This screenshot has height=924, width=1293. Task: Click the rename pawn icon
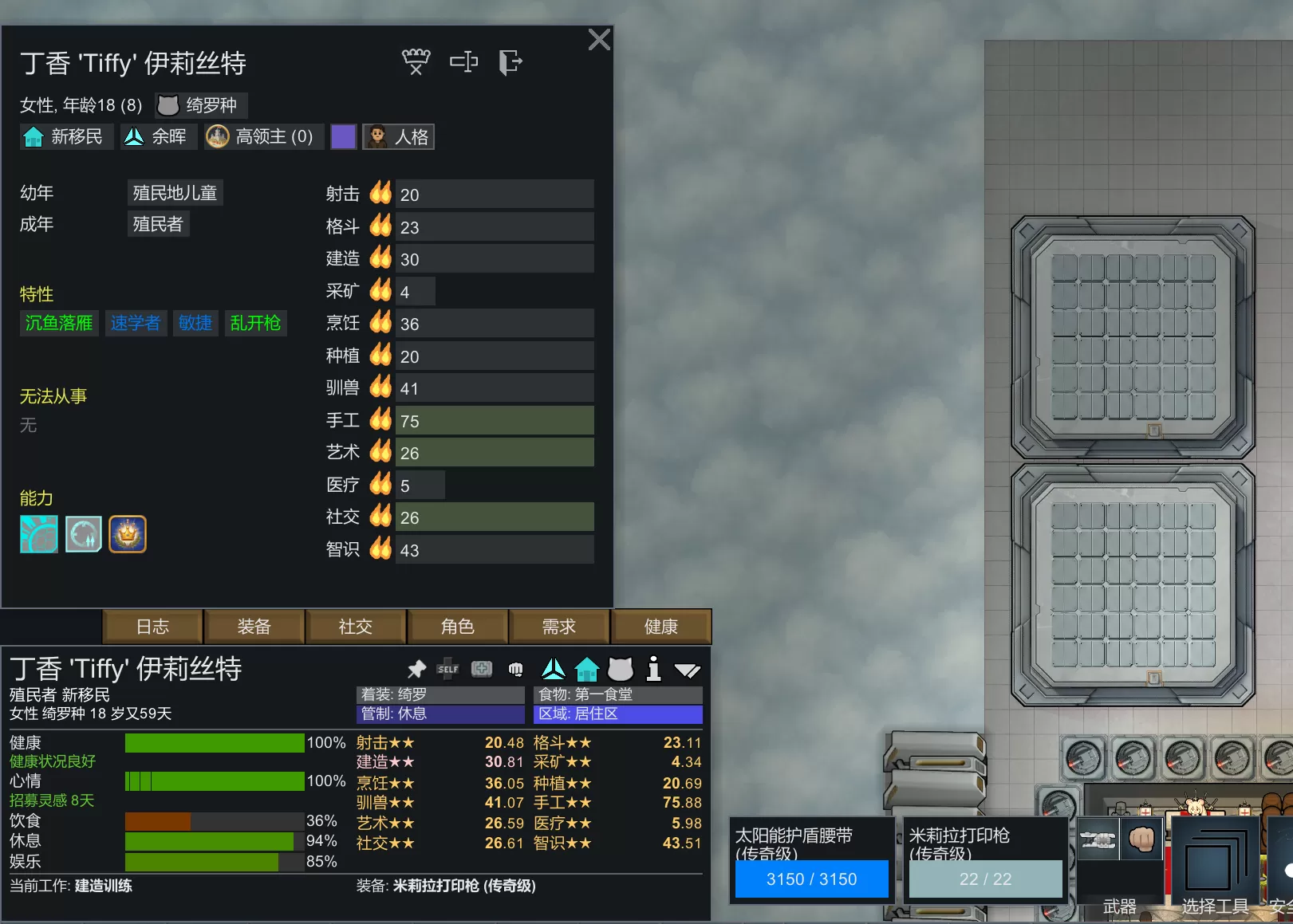(463, 61)
